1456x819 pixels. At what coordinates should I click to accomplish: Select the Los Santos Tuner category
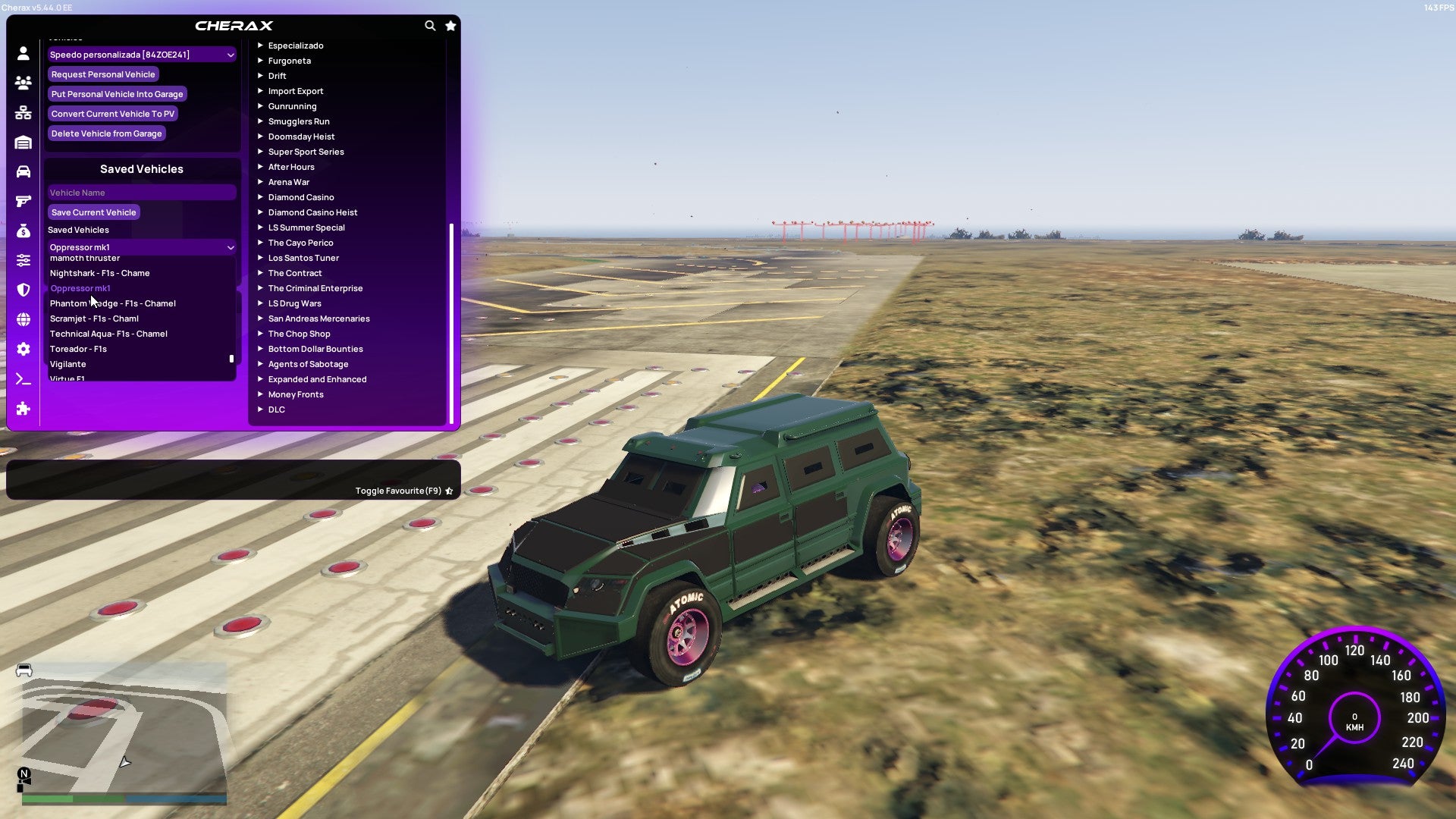pyautogui.click(x=303, y=257)
